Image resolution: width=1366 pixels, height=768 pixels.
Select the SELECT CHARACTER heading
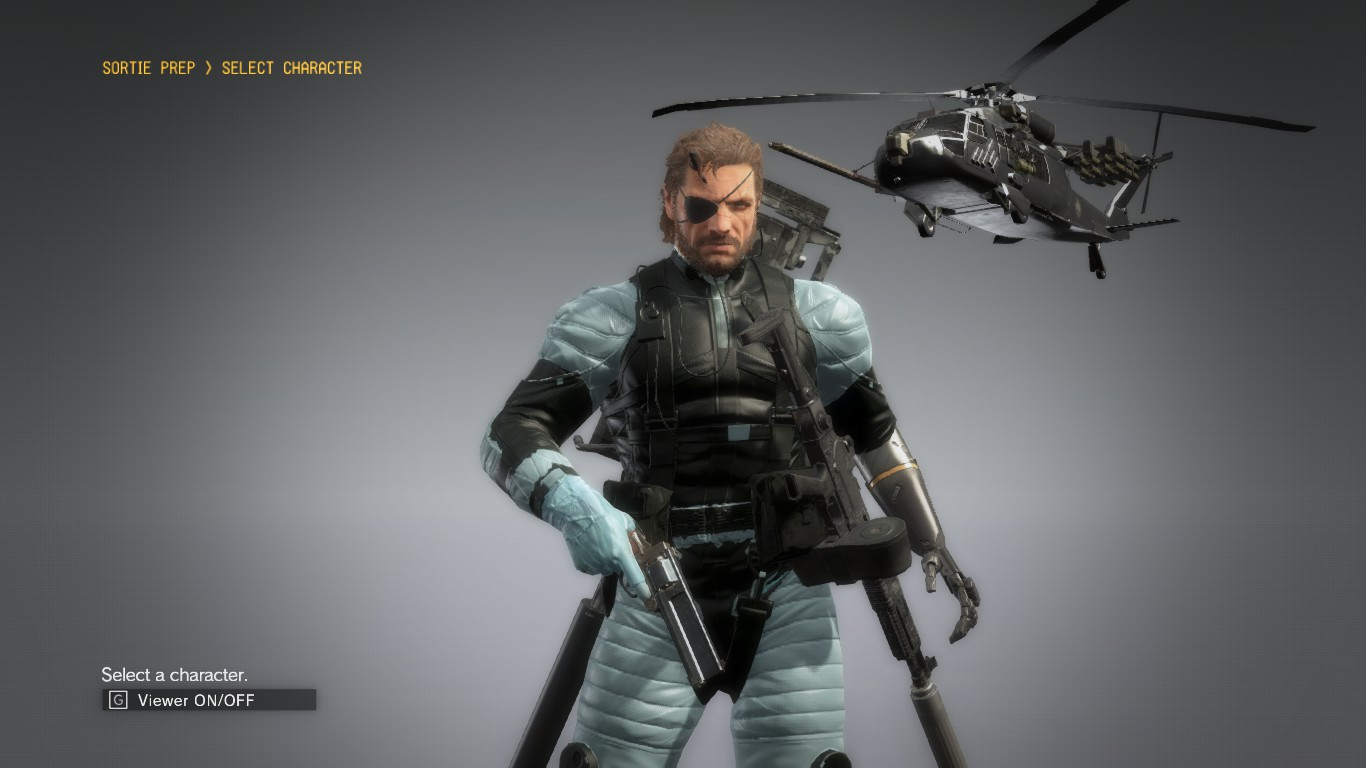point(290,68)
